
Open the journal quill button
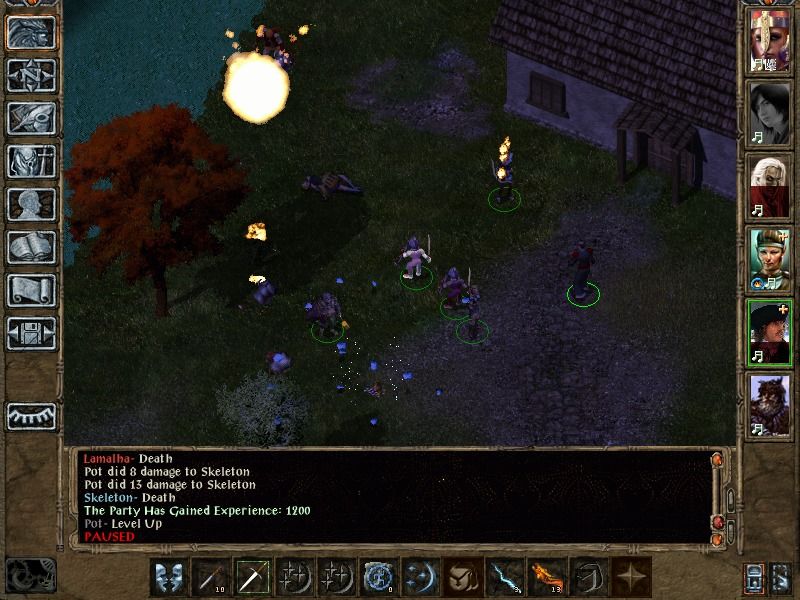(30, 118)
